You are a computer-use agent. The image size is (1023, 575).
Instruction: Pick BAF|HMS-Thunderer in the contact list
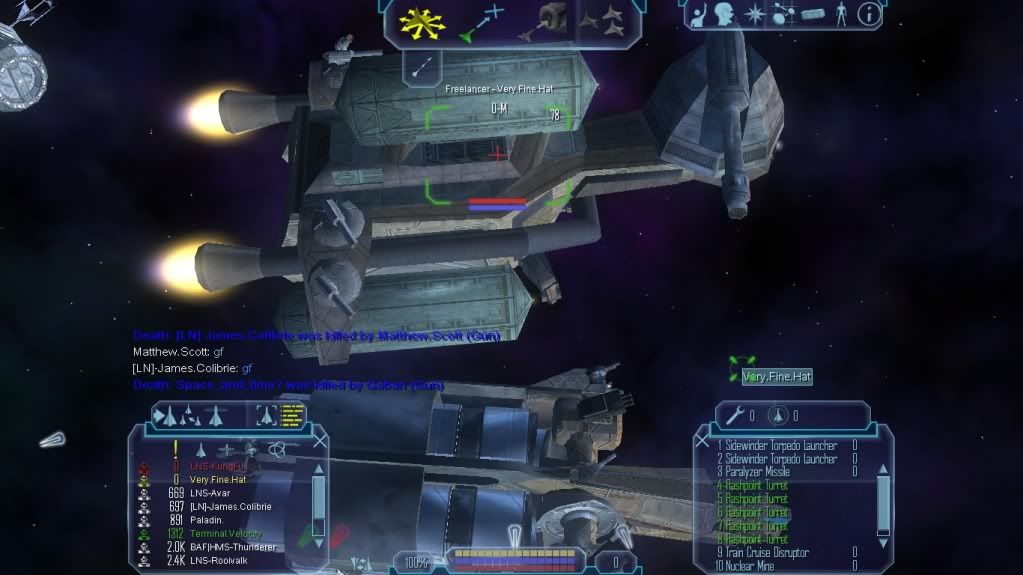pos(232,547)
